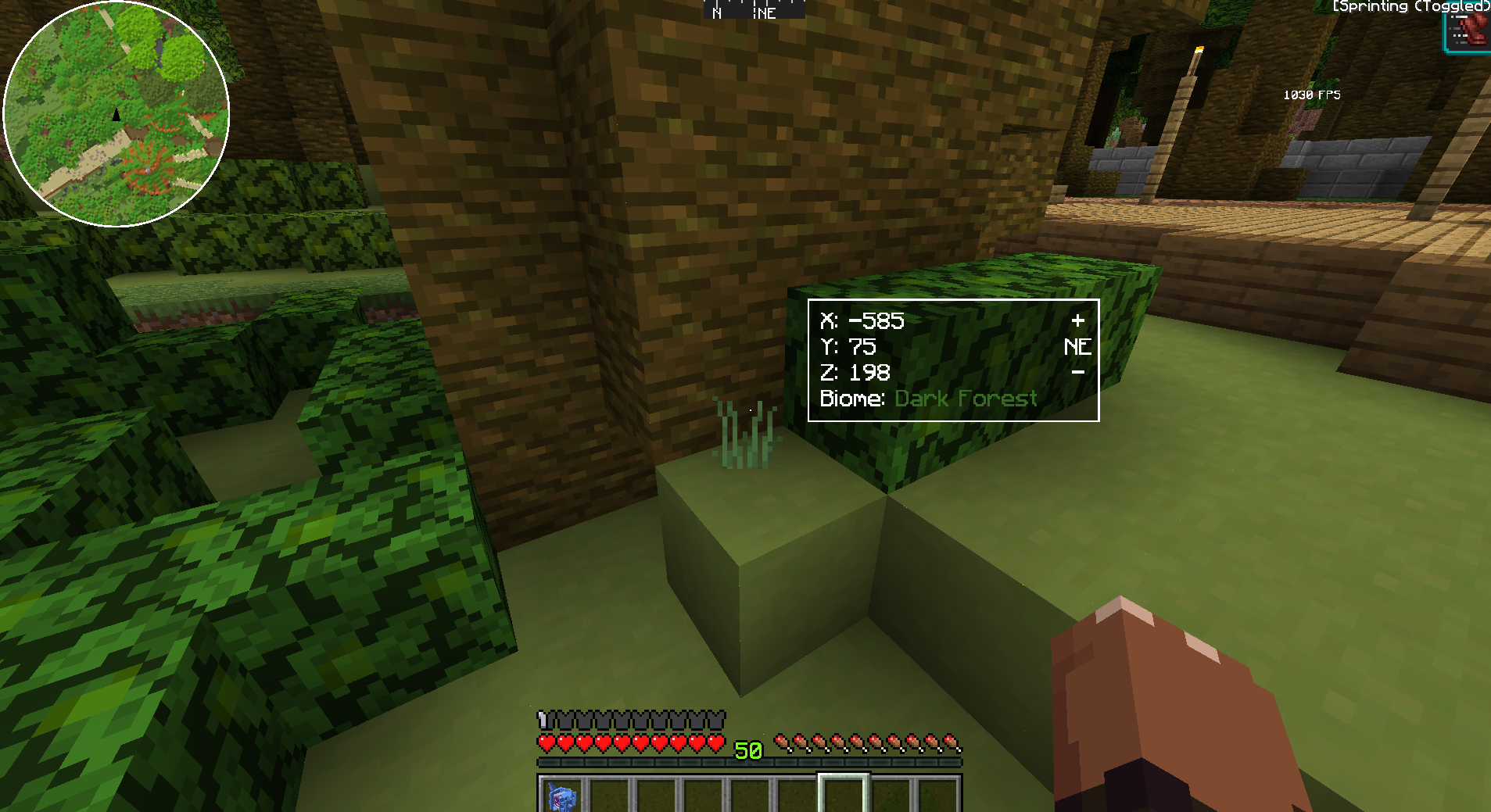Click the coordinates and biome panel

[x=953, y=360]
